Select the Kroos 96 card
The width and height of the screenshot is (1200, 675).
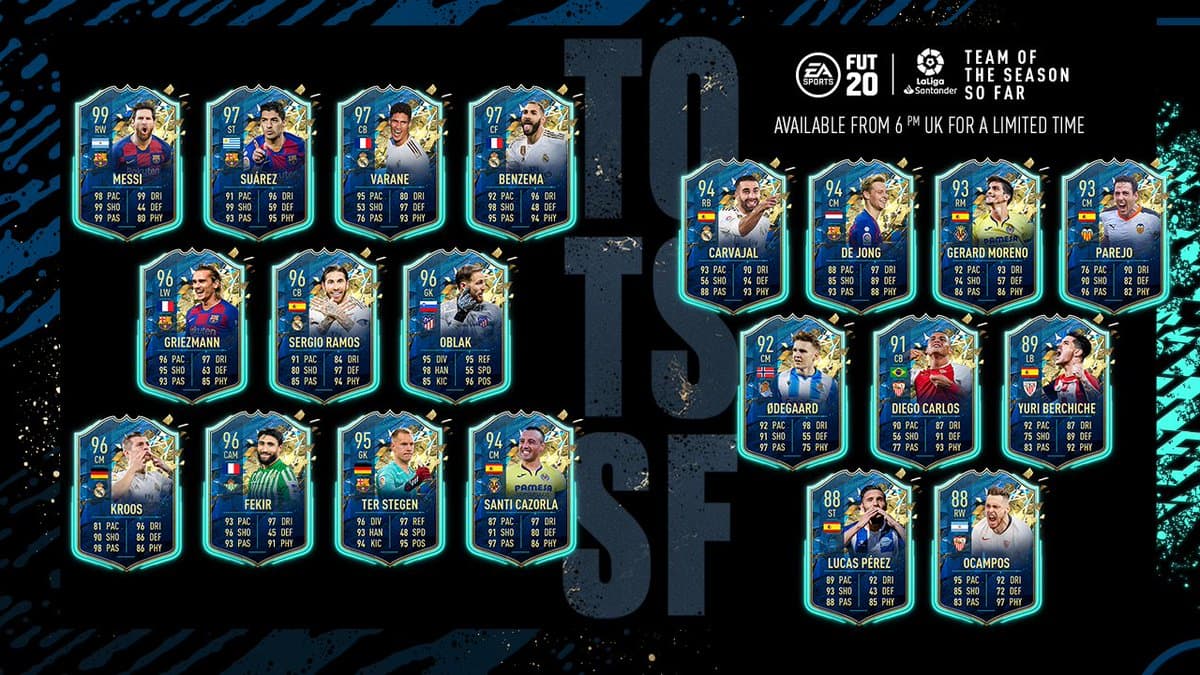coord(126,490)
